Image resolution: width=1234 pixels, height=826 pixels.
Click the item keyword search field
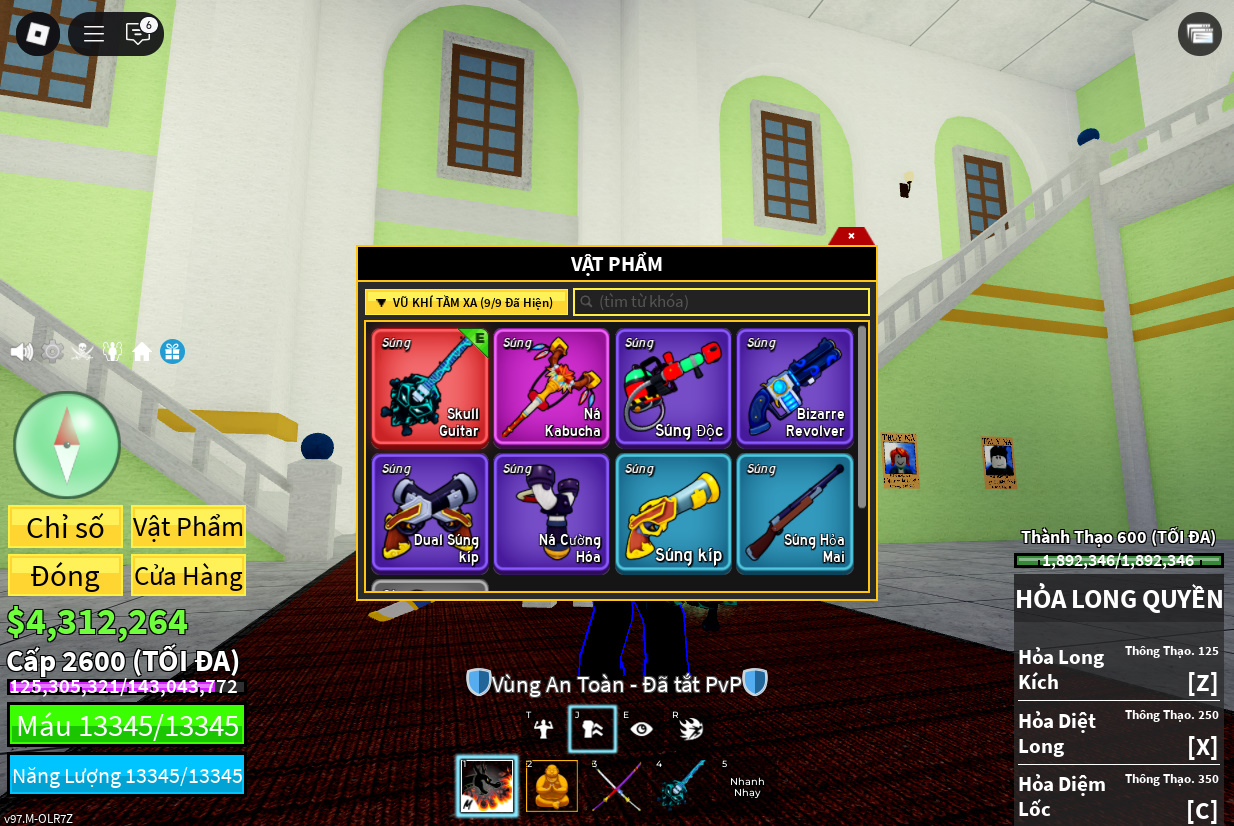[x=721, y=302]
